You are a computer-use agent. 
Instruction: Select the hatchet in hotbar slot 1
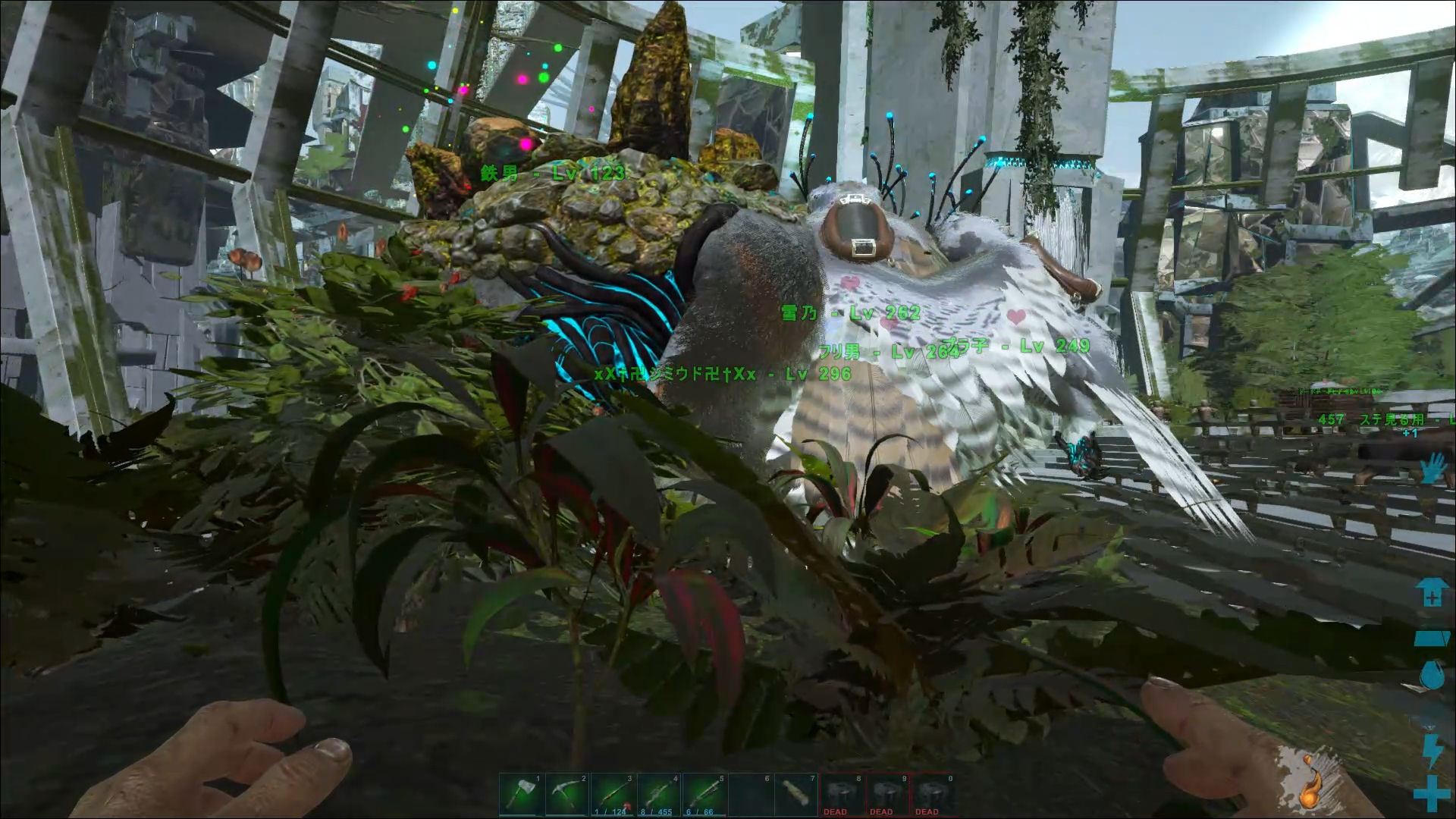(x=522, y=795)
